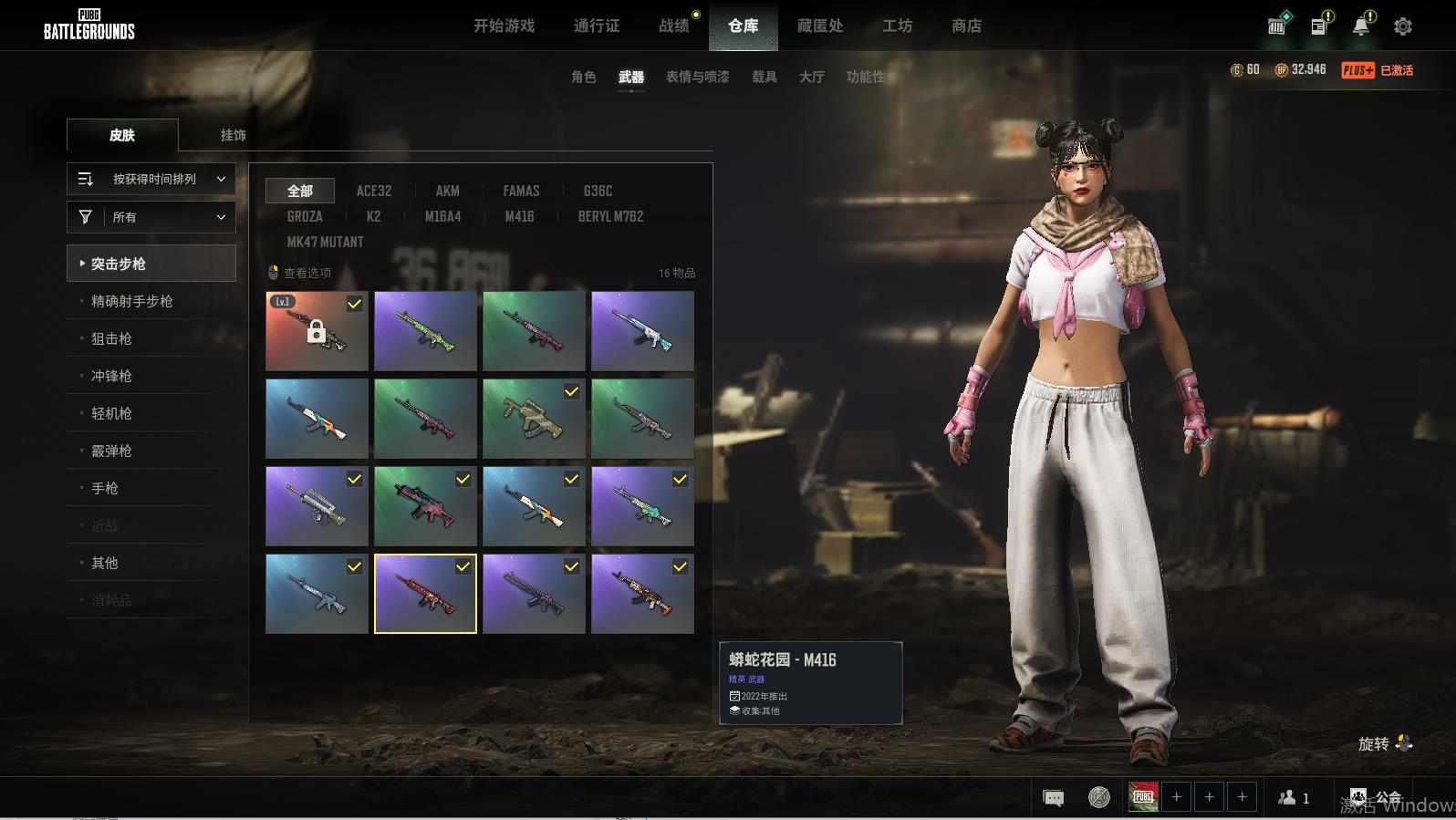The height and width of the screenshot is (820, 1456).
Task: Filter skins by AKM
Action: 447,191
